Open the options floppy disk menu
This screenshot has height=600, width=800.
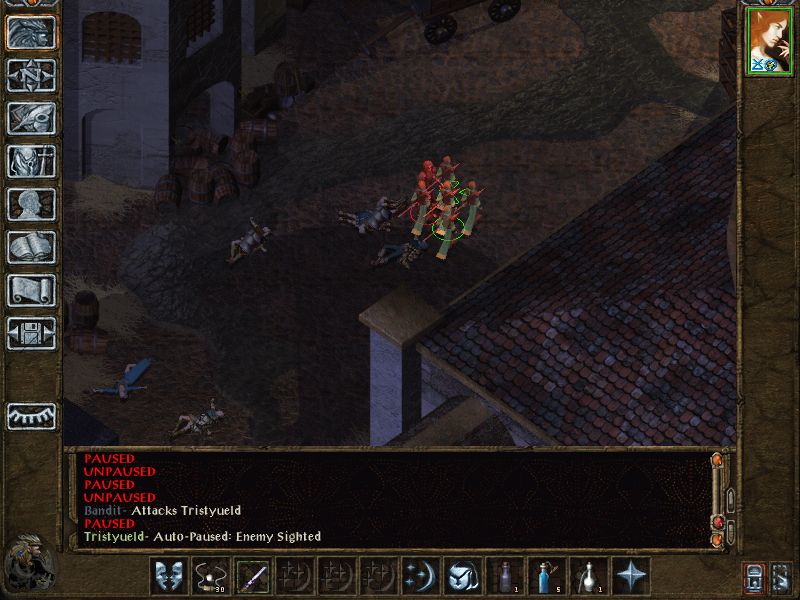(x=31, y=333)
